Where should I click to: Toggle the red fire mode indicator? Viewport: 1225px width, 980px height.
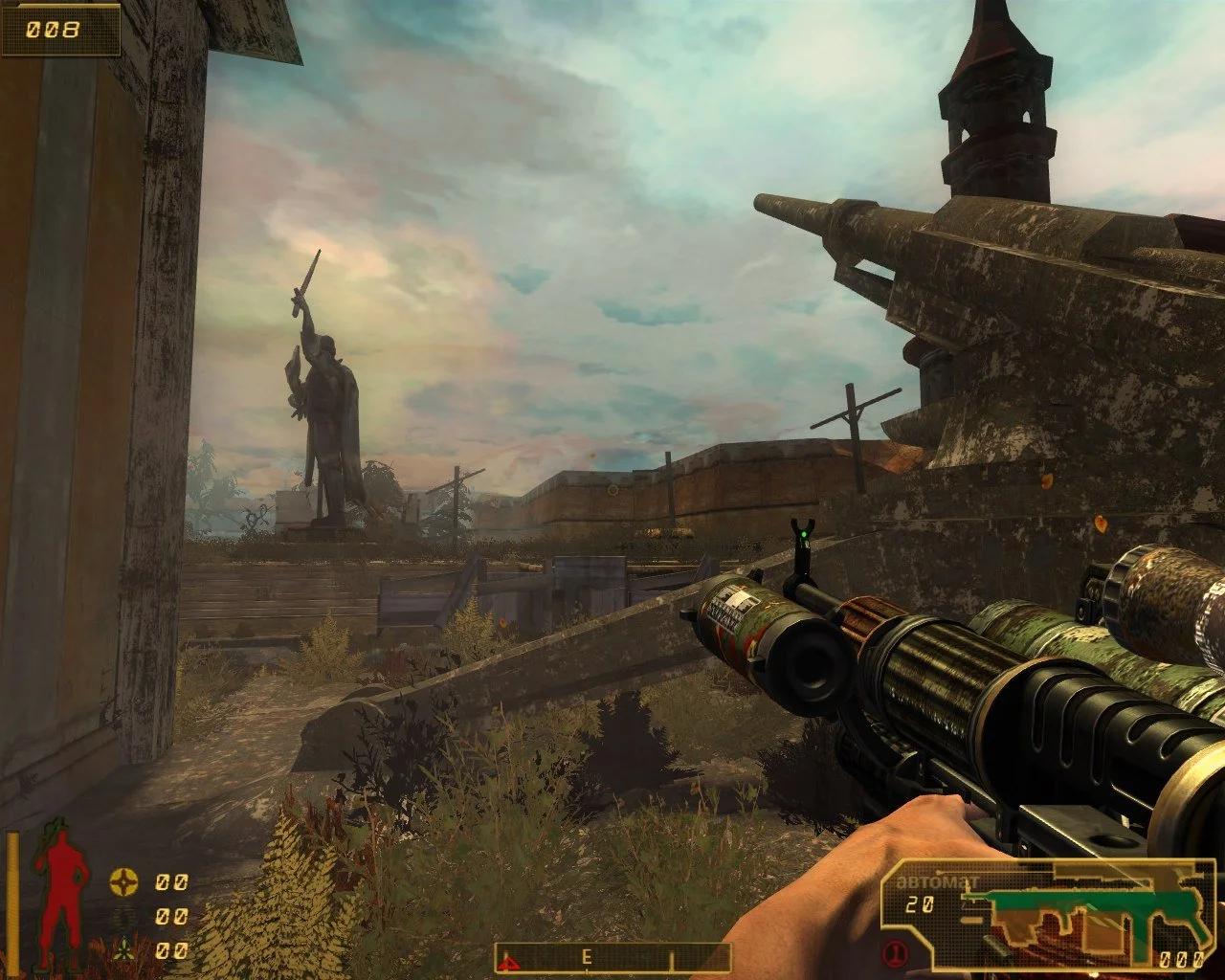896,953
